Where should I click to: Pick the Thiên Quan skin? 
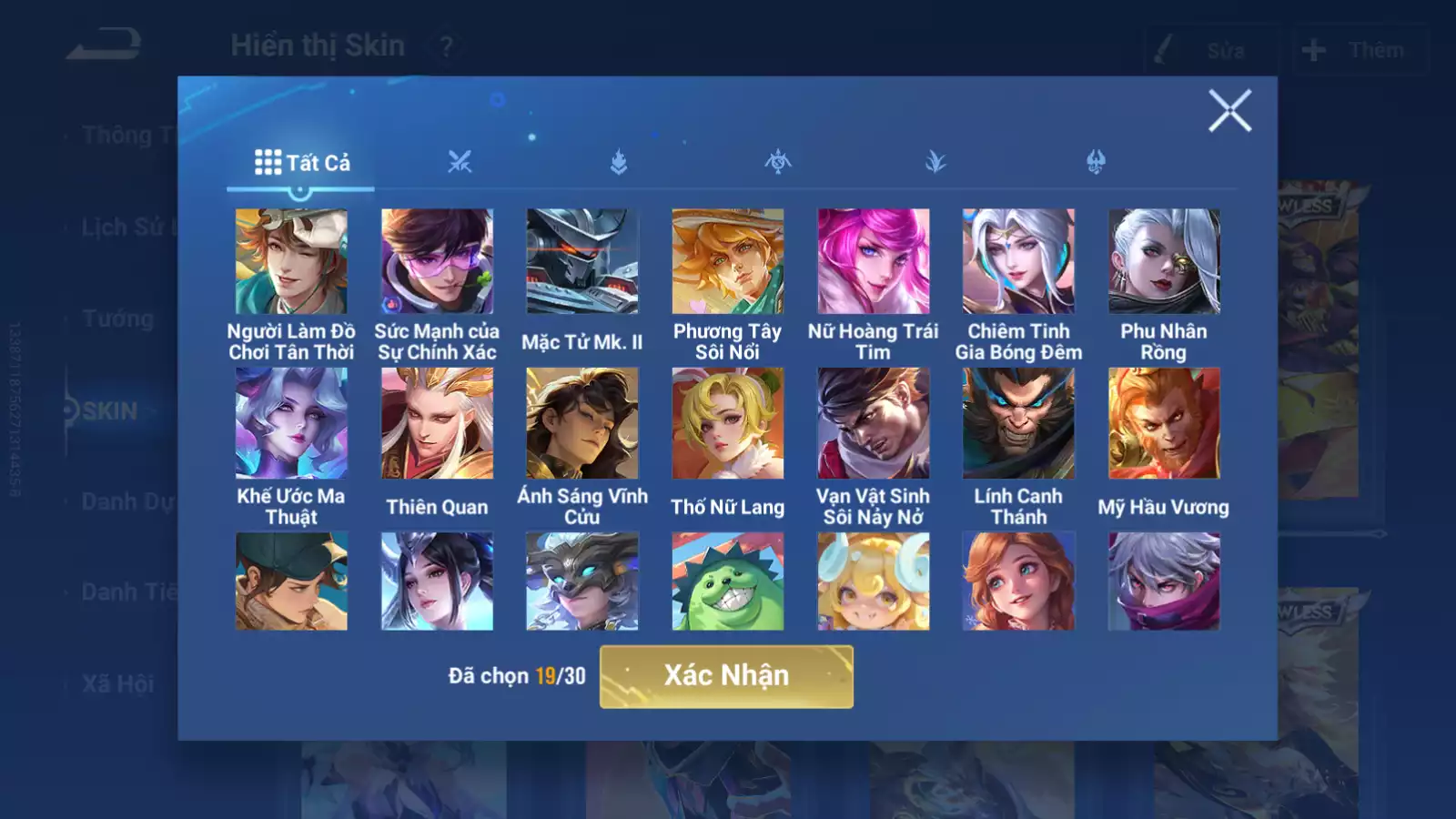437,423
